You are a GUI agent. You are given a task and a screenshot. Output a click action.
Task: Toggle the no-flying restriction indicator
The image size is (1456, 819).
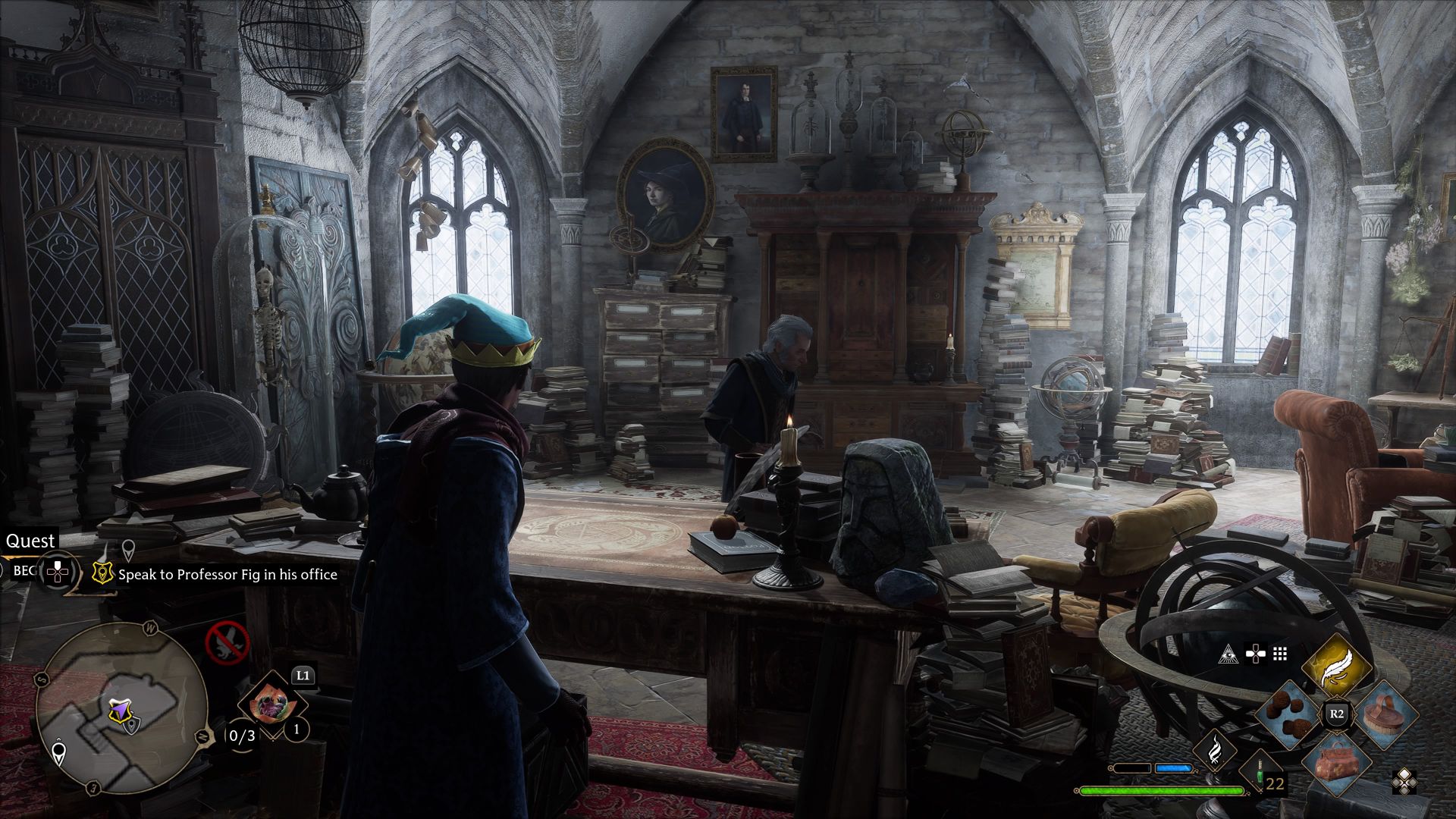tap(227, 644)
